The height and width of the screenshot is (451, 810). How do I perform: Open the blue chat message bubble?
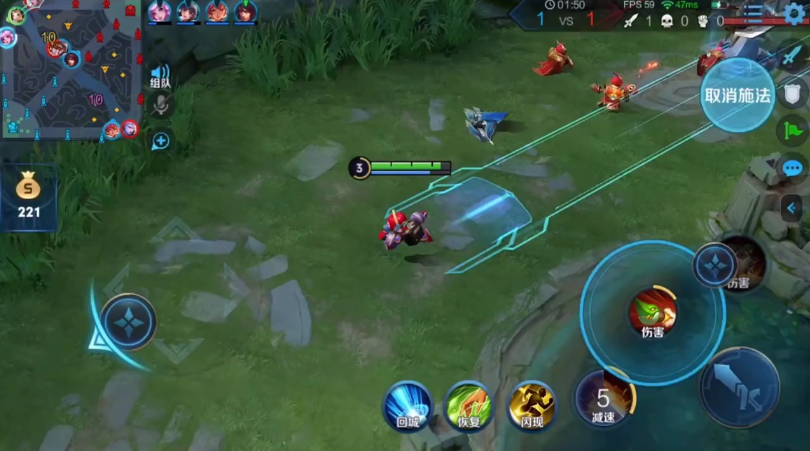pyautogui.click(x=793, y=168)
